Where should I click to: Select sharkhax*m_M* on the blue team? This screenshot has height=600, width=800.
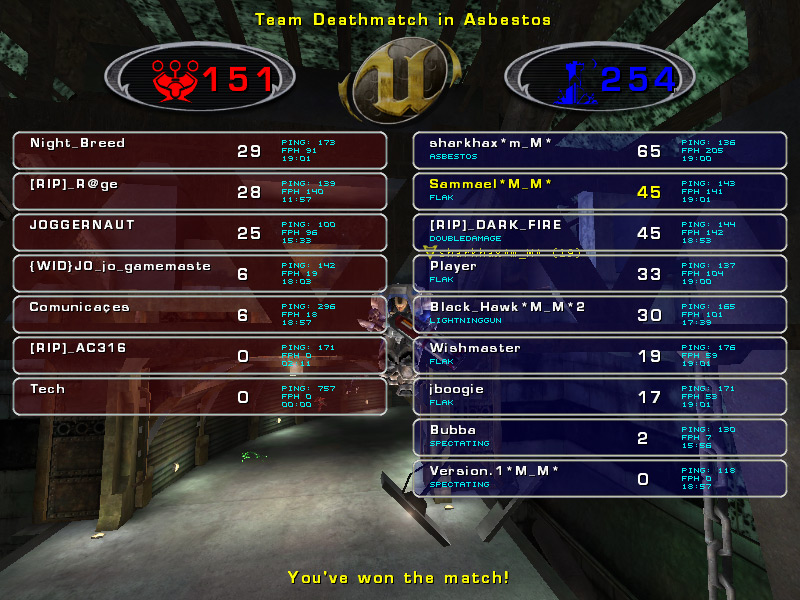[598, 151]
